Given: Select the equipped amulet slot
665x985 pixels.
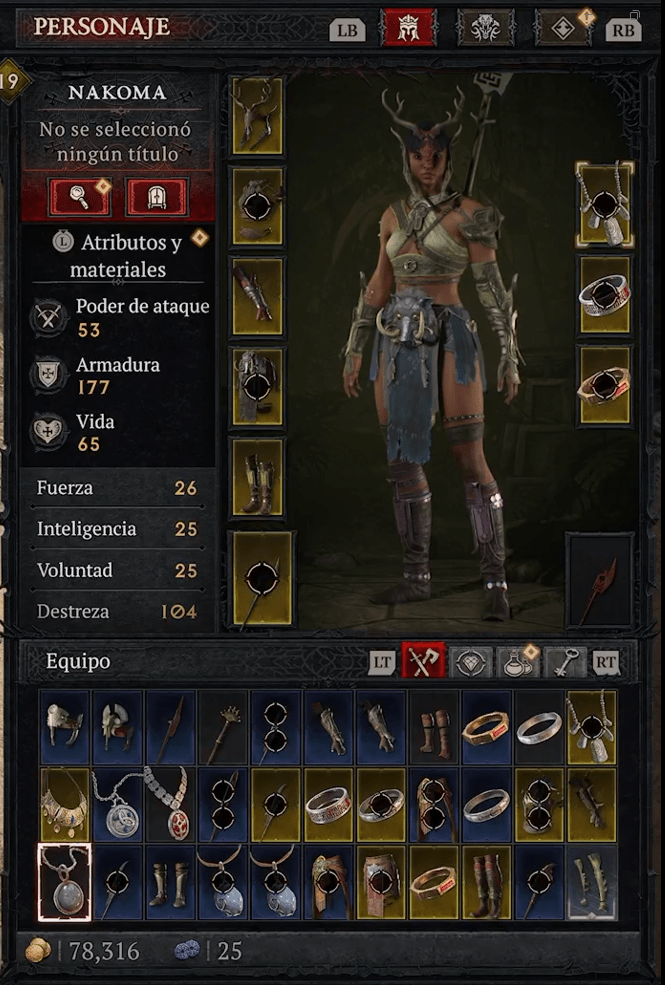Looking at the screenshot, I should (605, 205).
